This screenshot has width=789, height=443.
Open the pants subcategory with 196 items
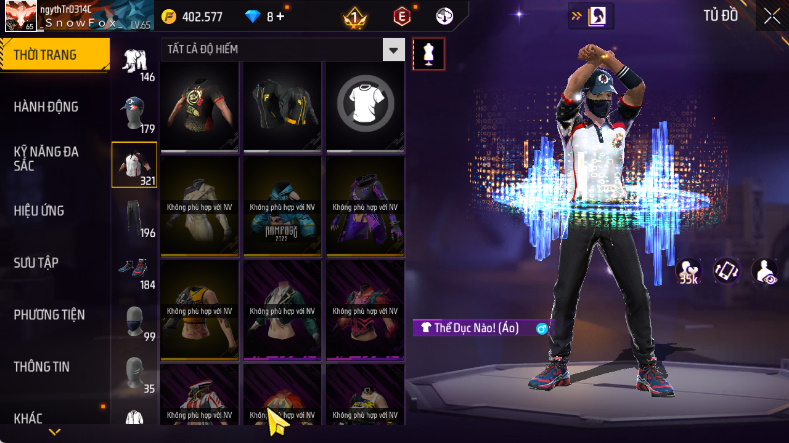click(134, 218)
